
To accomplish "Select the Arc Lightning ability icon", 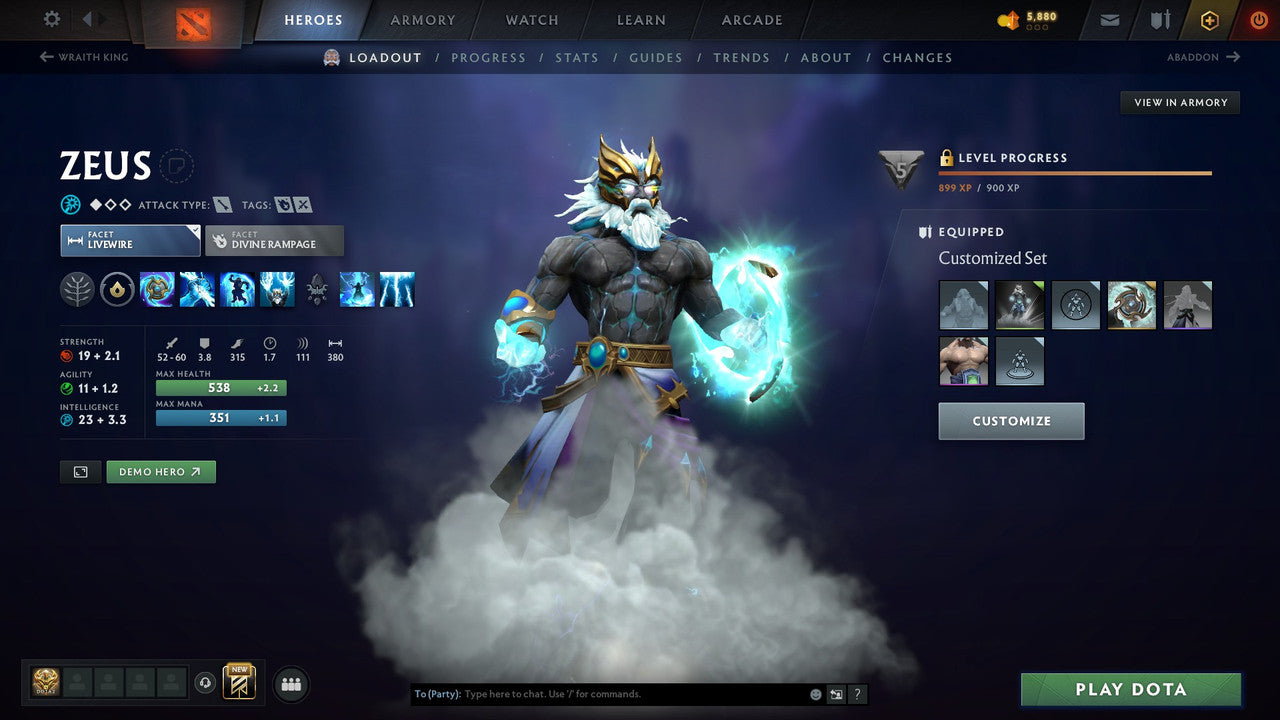I will 197,289.
